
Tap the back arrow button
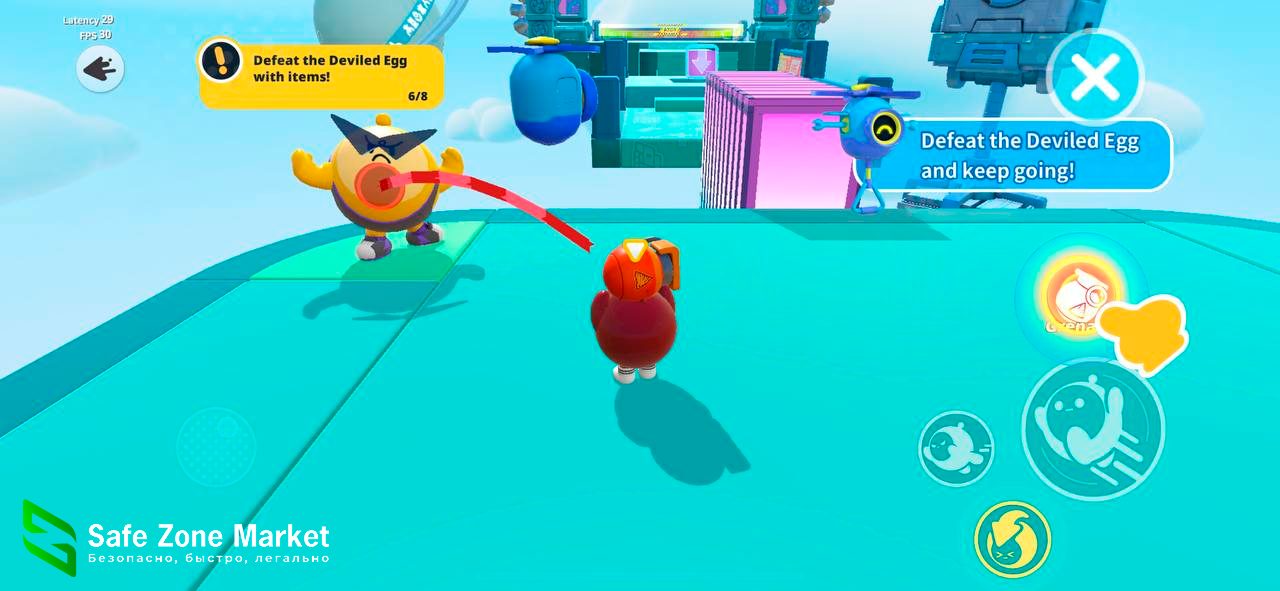pos(100,69)
